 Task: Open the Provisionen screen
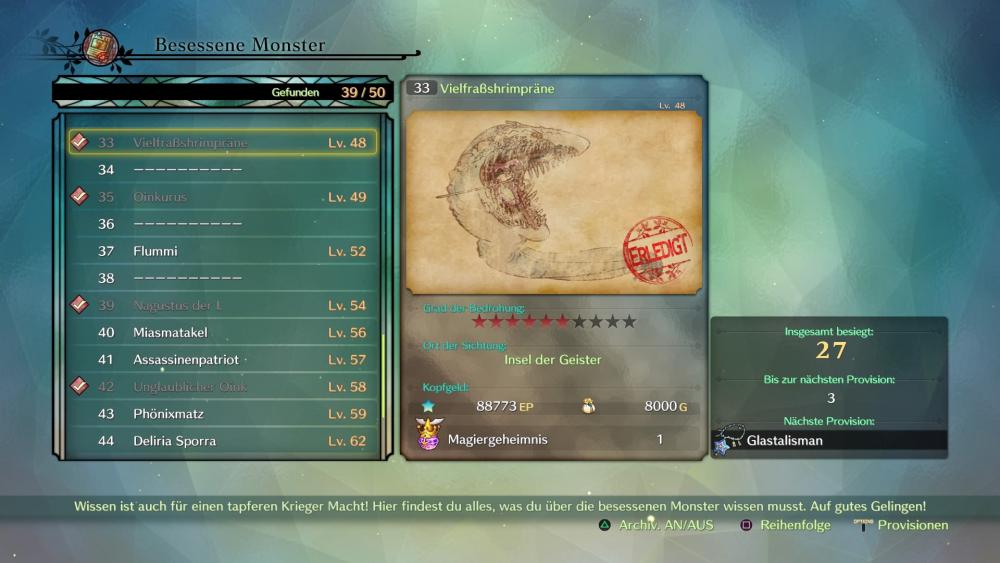[x=902, y=525]
